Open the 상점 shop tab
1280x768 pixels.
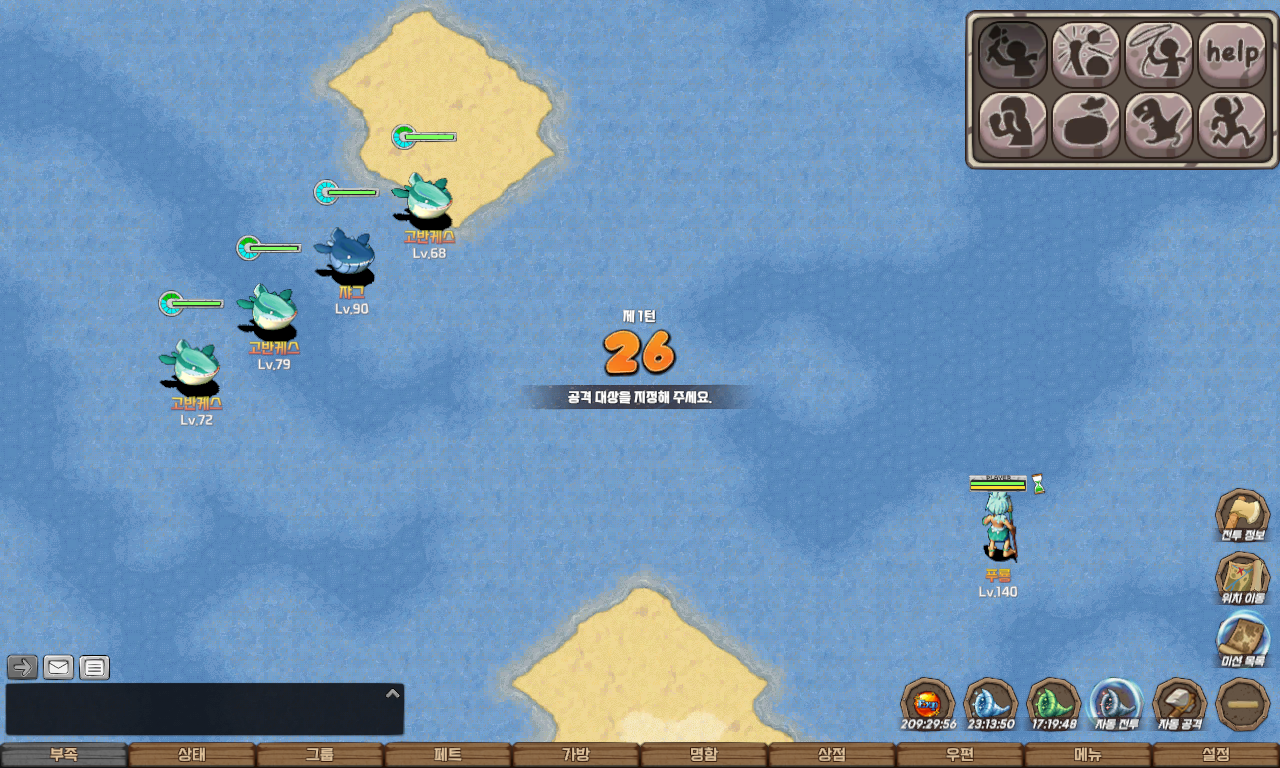pos(832,755)
